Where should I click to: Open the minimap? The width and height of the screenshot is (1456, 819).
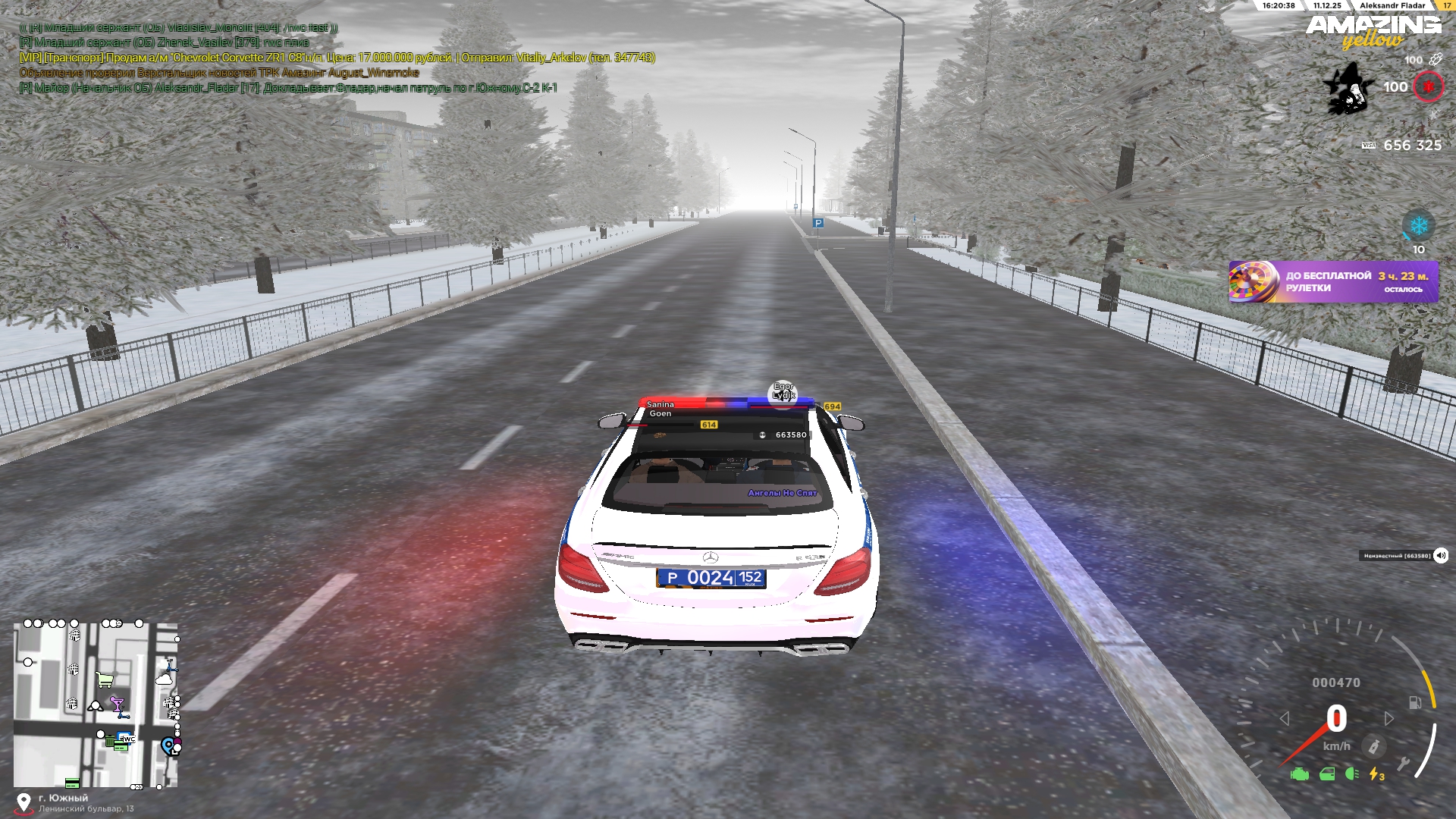click(x=96, y=705)
